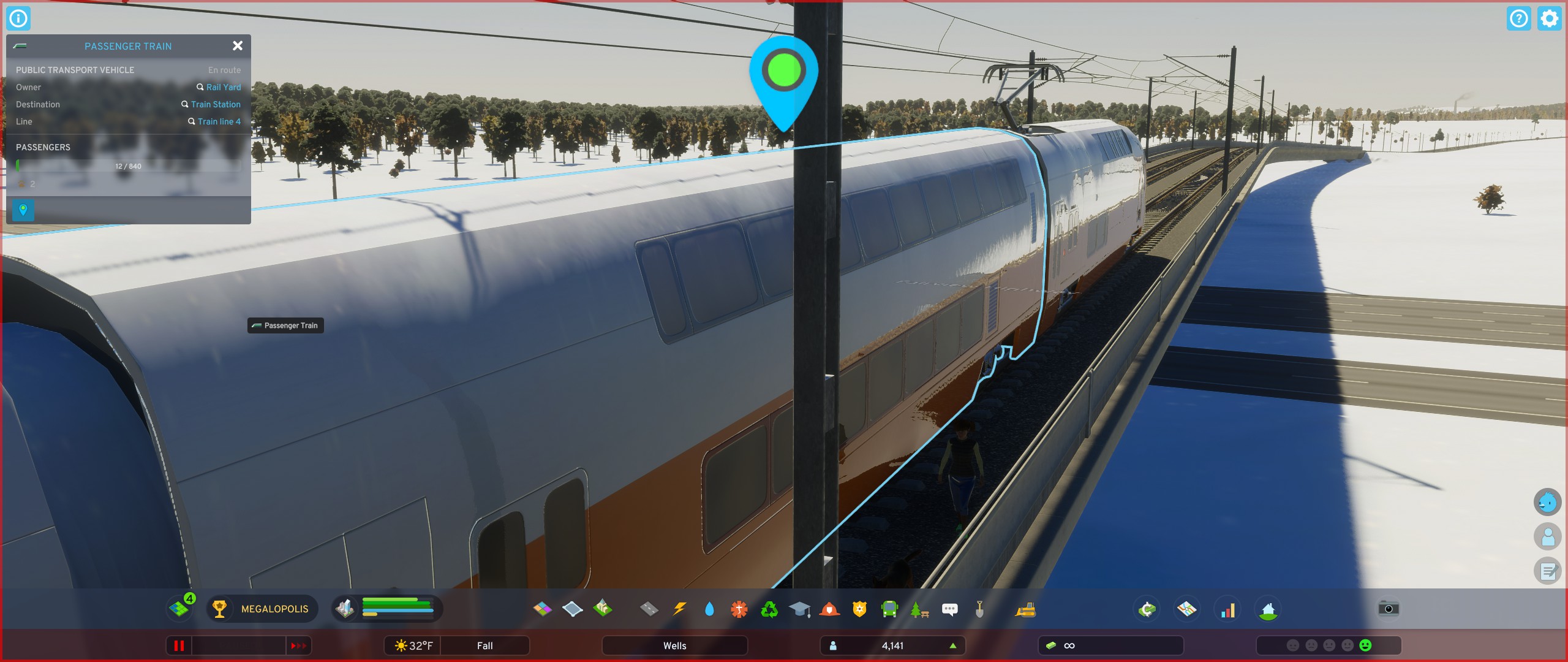Open the help menu top right
This screenshot has height=662, width=1568.
point(1520,18)
